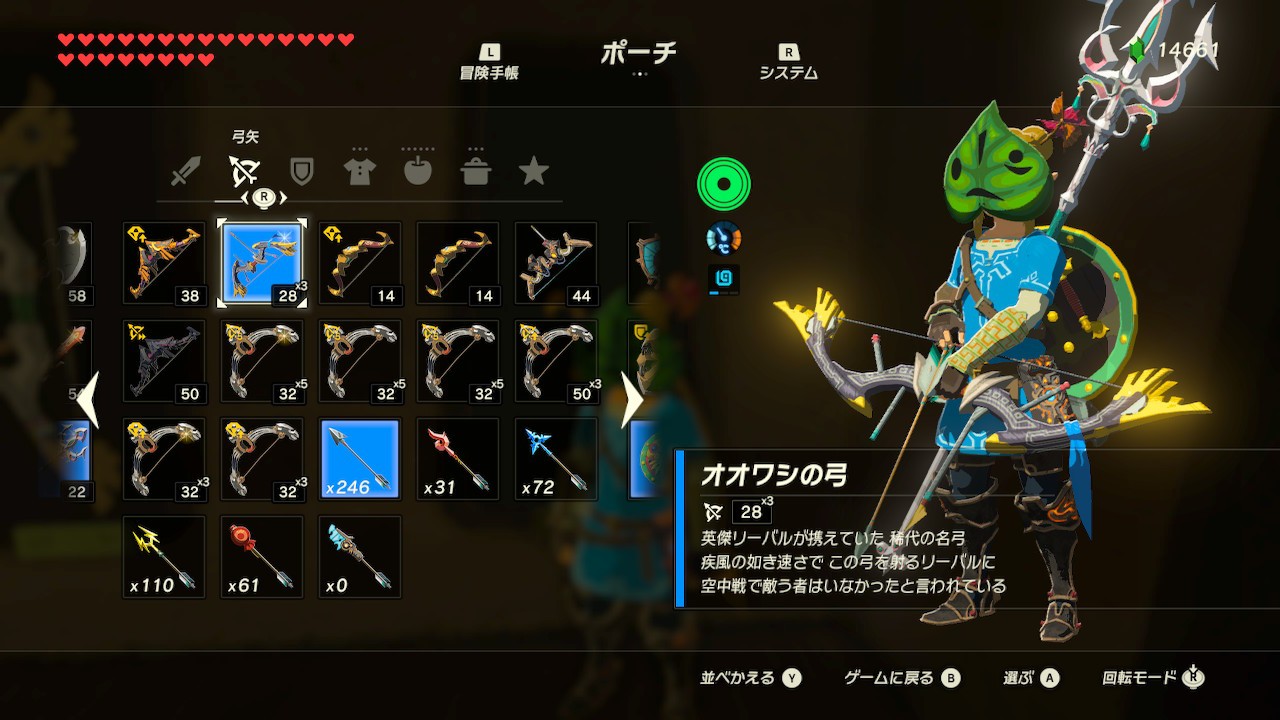Select the shock arrows x110 slot

(163, 557)
